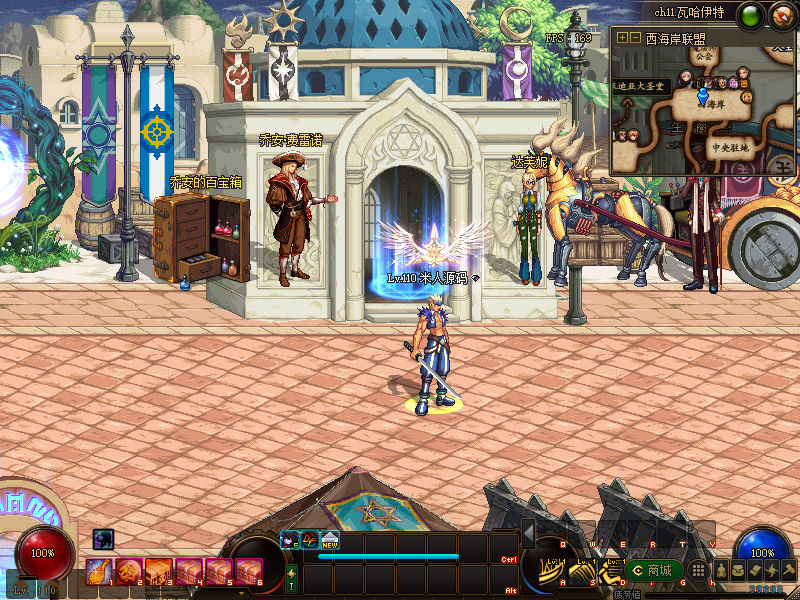Image resolution: width=800 pixels, height=600 pixels.
Task: Select the 中央驻地 location on the minimap
Action: pos(730,147)
